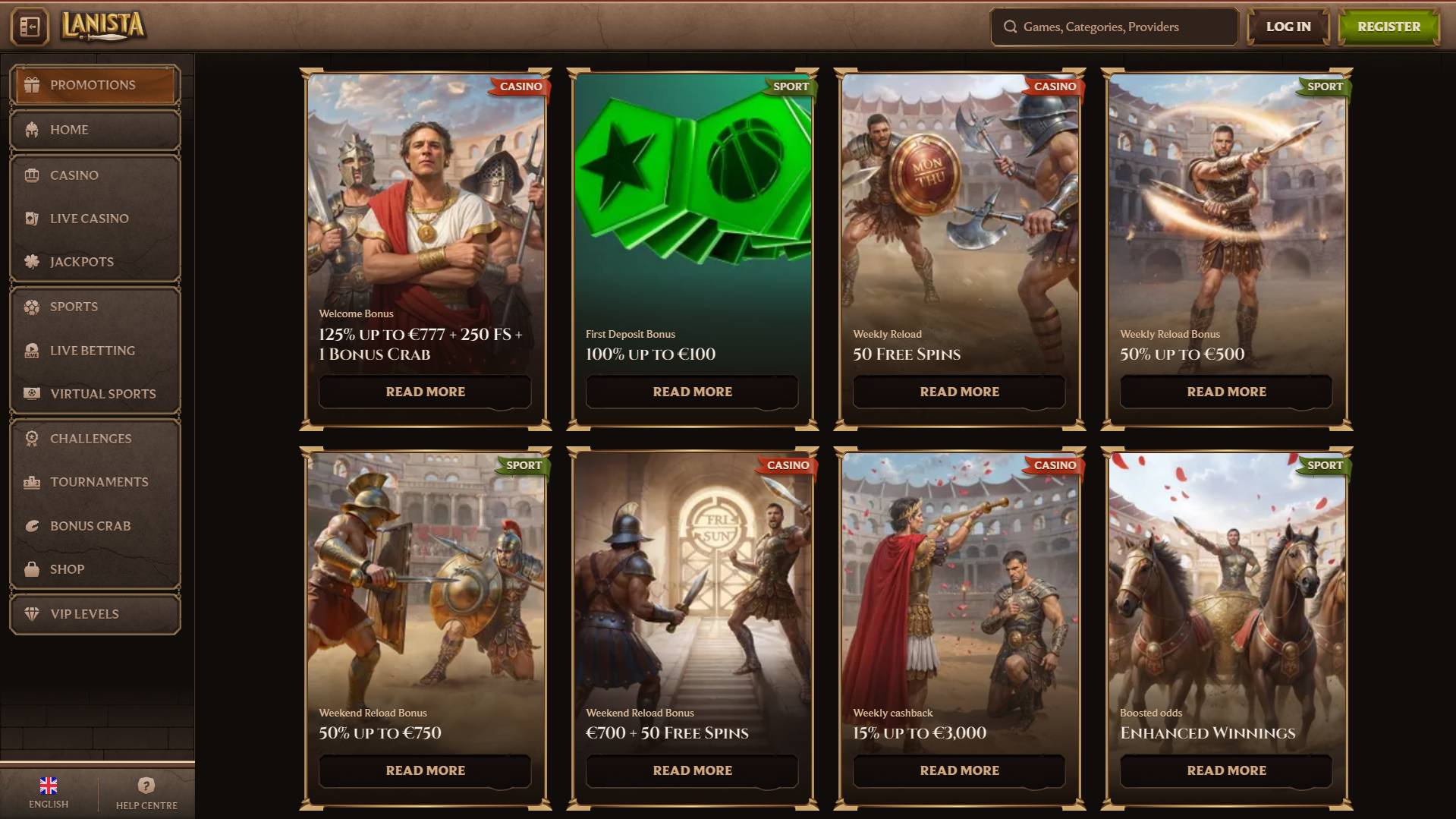Click the Log In button
The height and width of the screenshot is (819, 1456).
[1288, 27]
